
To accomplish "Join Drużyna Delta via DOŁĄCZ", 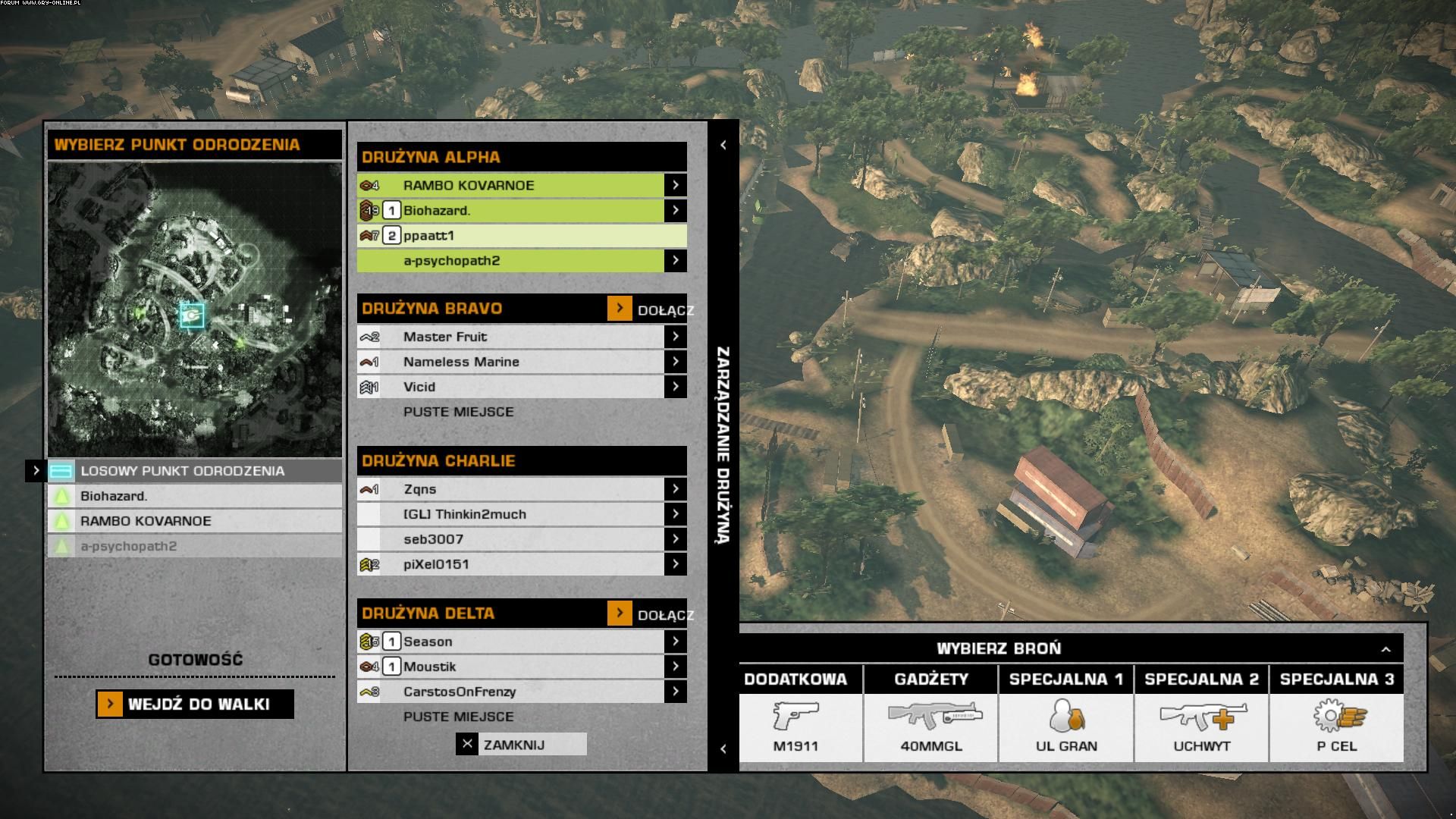I will (x=620, y=613).
